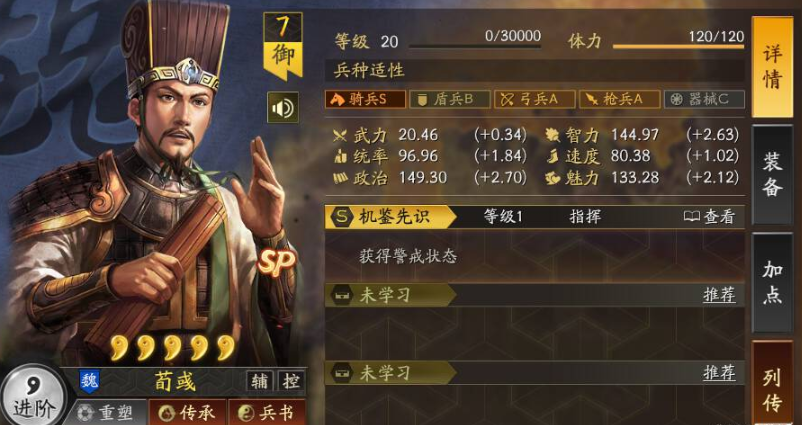Screen dimensions: 802x425
Task: Play the general's voice with the speaker icon
Action: [x=282, y=107]
